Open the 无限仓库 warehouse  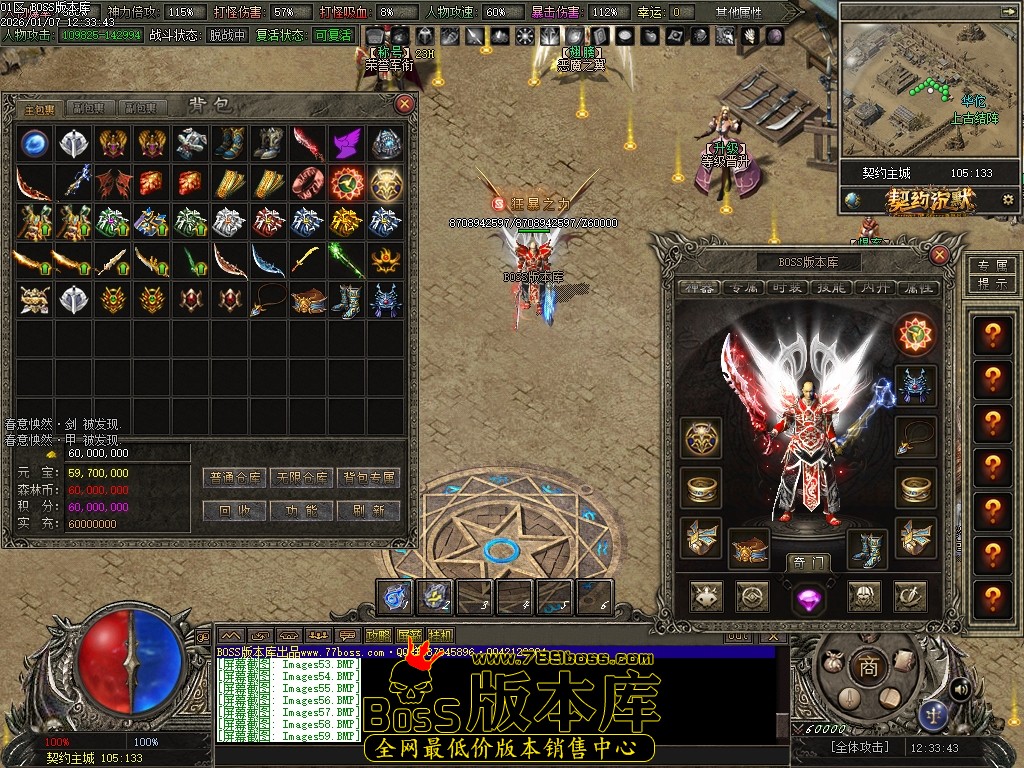click(302, 478)
